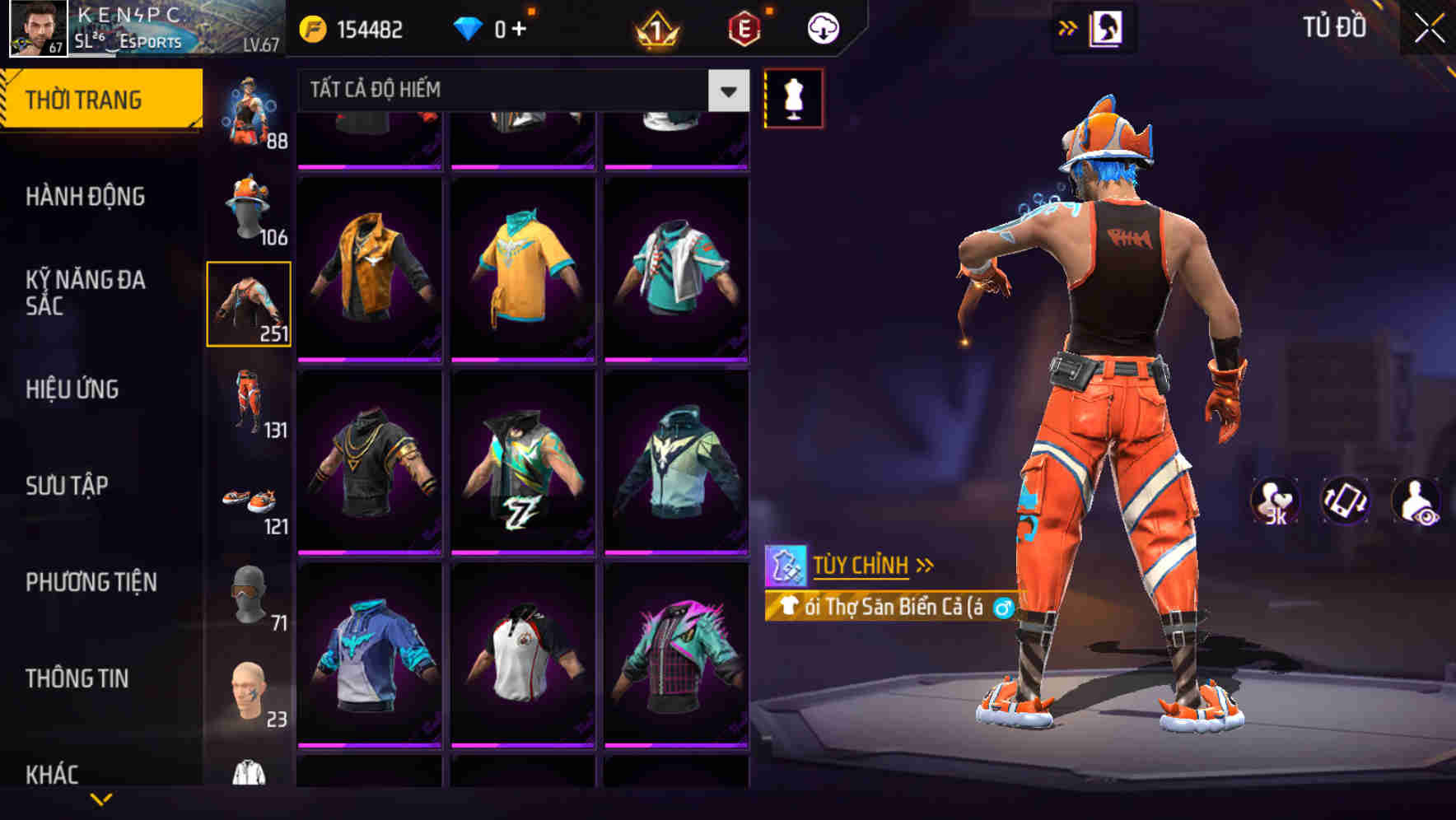Click the gold coin currency icon
This screenshot has width=1456, height=820.
coord(309,28)
